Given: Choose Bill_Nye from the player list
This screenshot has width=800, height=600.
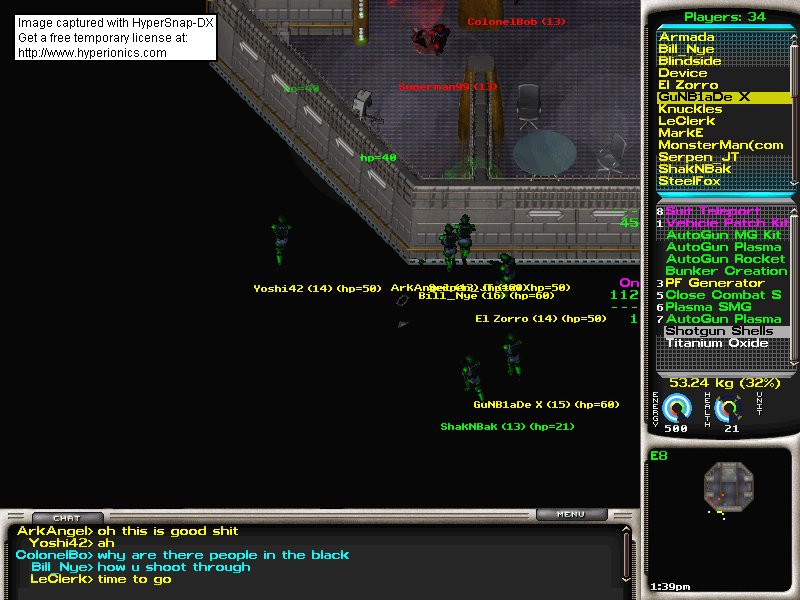Looking at the screenshot, I should (686, 49).
